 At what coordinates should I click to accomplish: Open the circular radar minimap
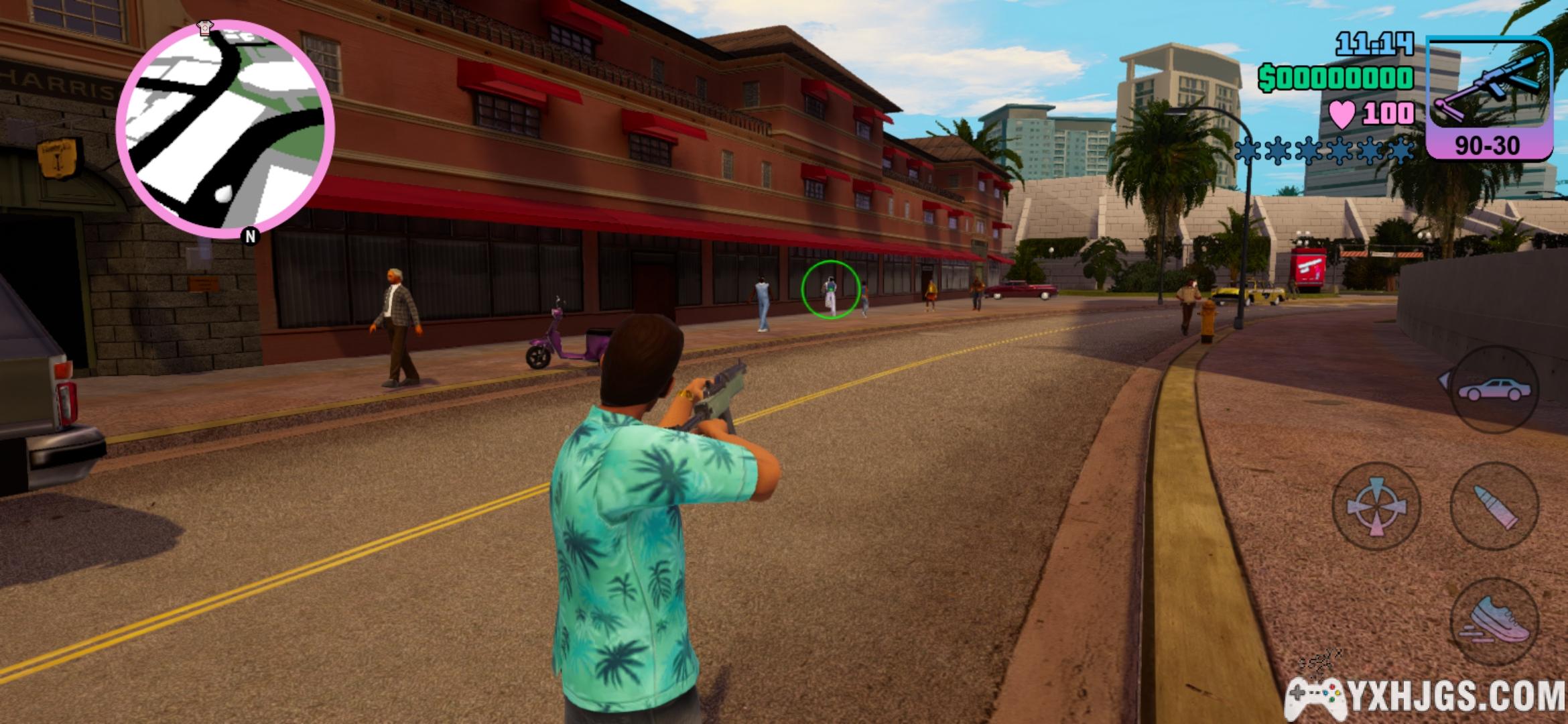225,129
